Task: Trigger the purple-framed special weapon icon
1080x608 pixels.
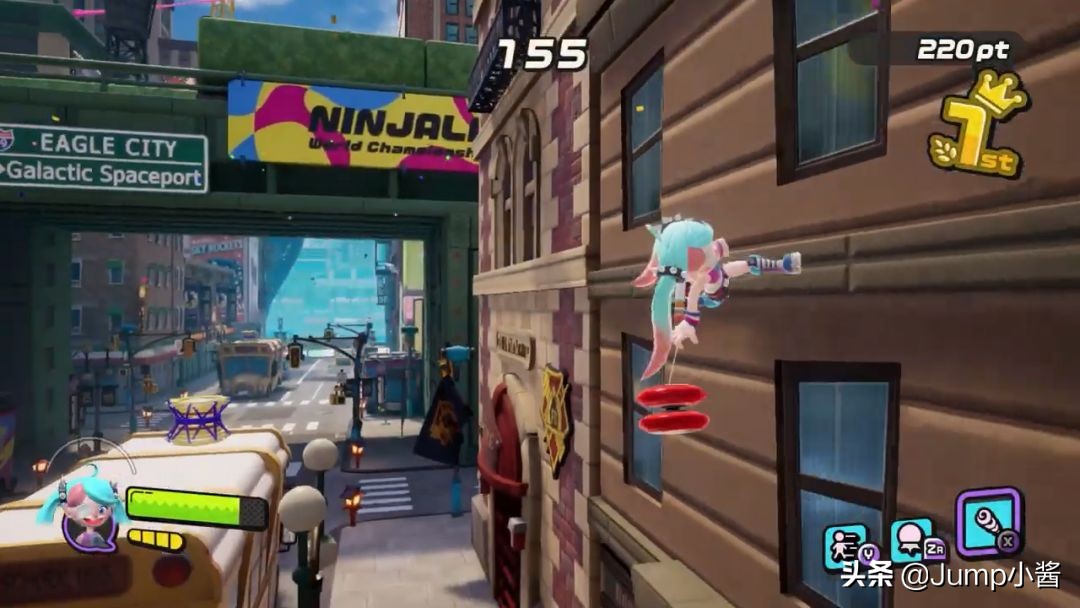Action: (987, 520)
